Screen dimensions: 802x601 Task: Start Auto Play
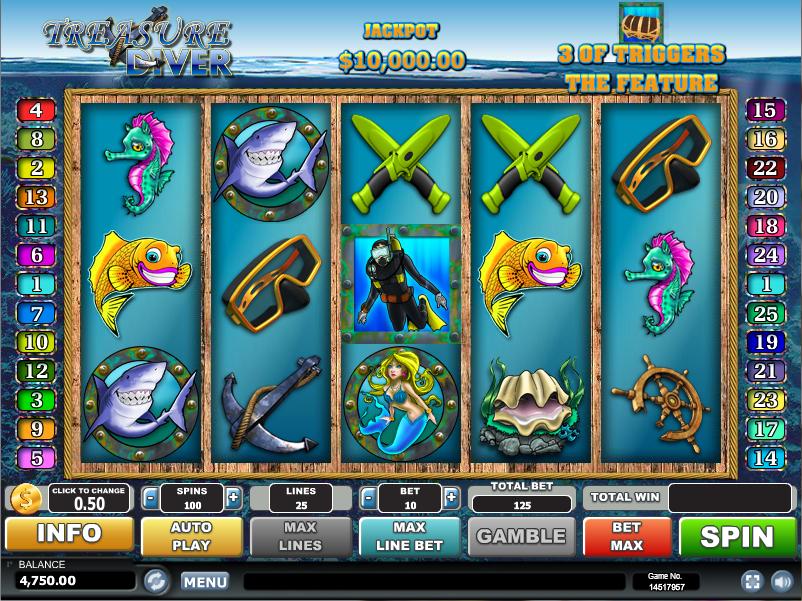pyautogui.click(x=191, y=536)
